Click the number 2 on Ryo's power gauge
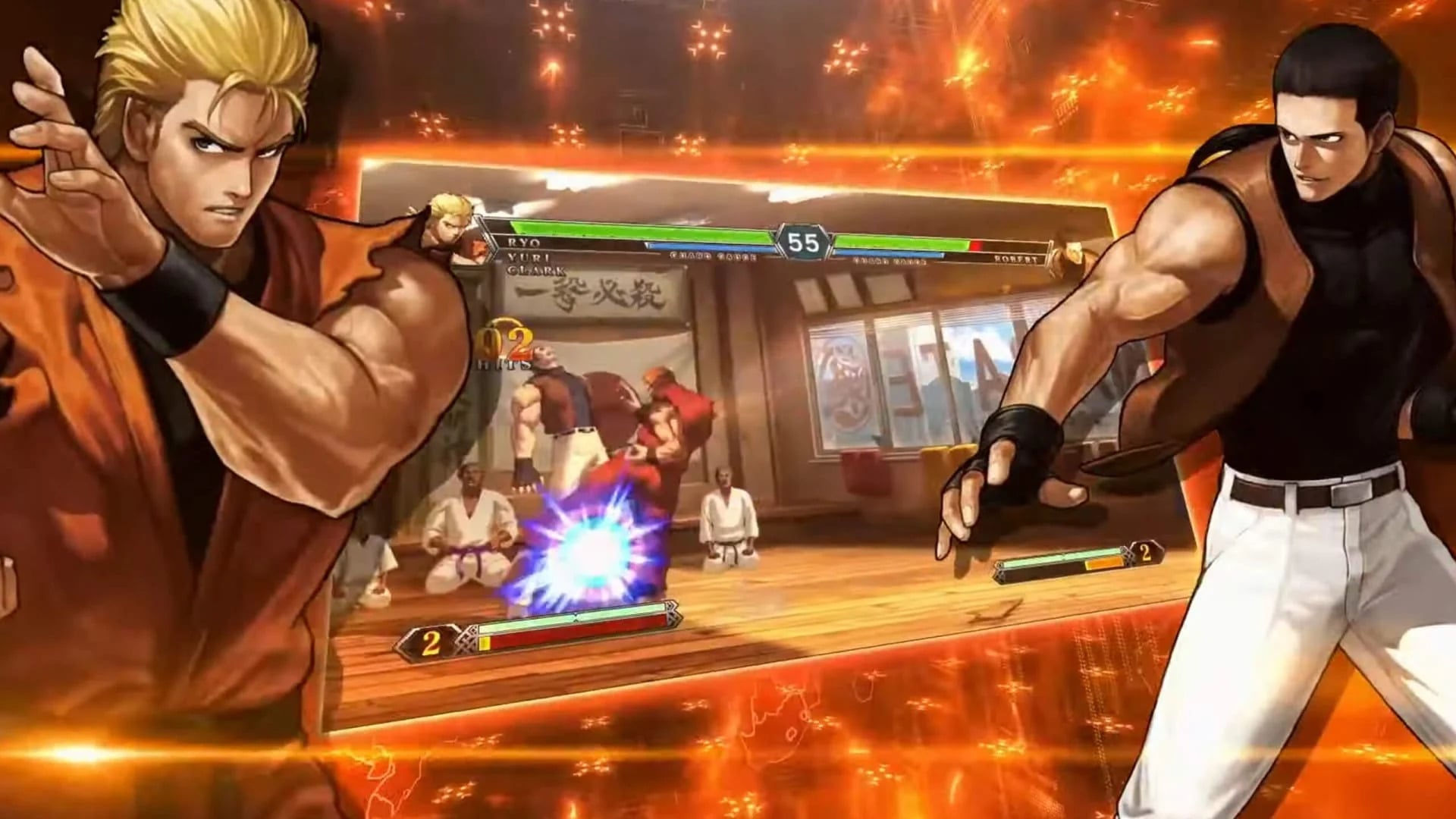 pyautogui.click(x=431, y=642)
